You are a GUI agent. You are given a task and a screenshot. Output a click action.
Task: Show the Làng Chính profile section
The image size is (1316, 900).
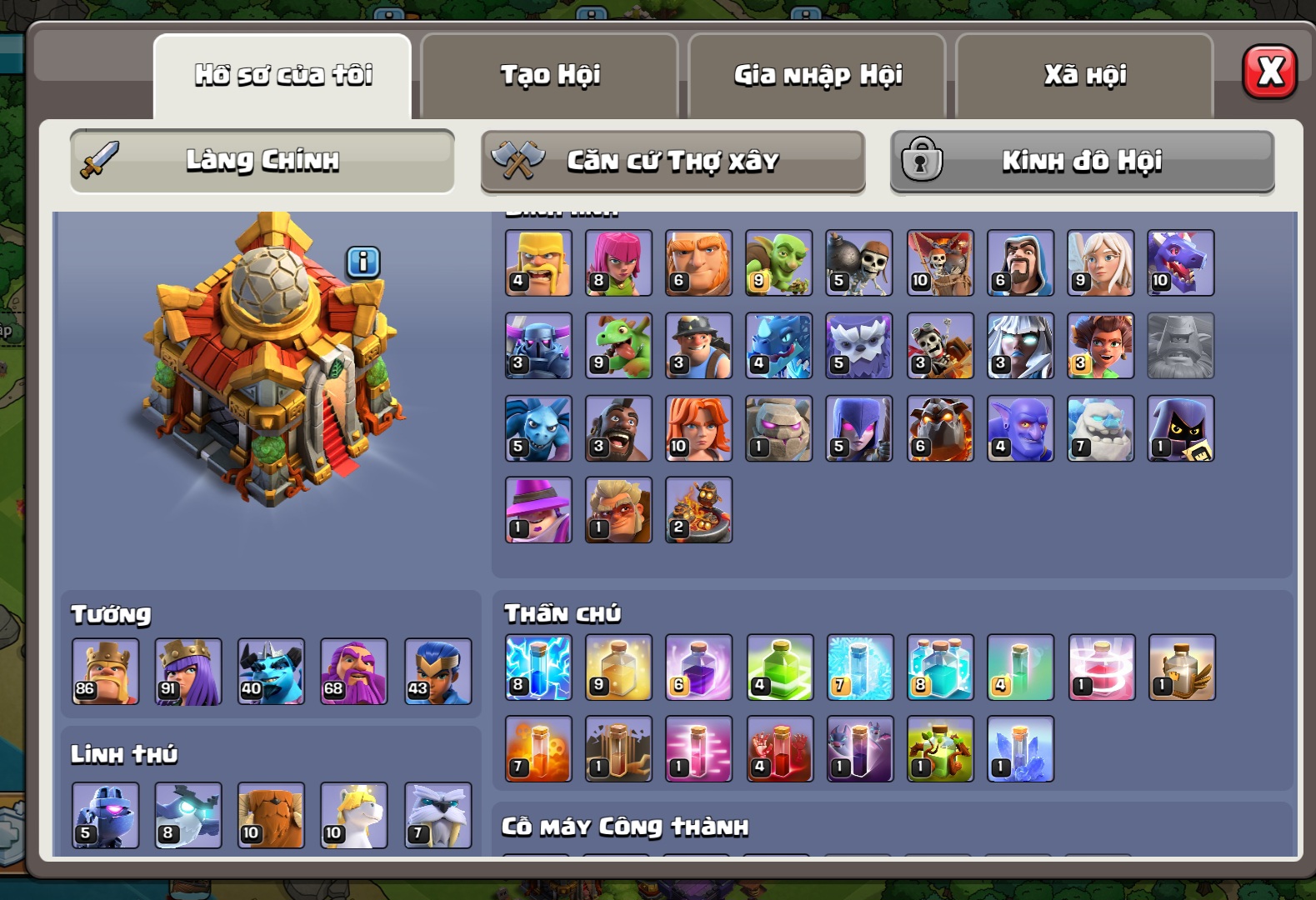[263, 160]
